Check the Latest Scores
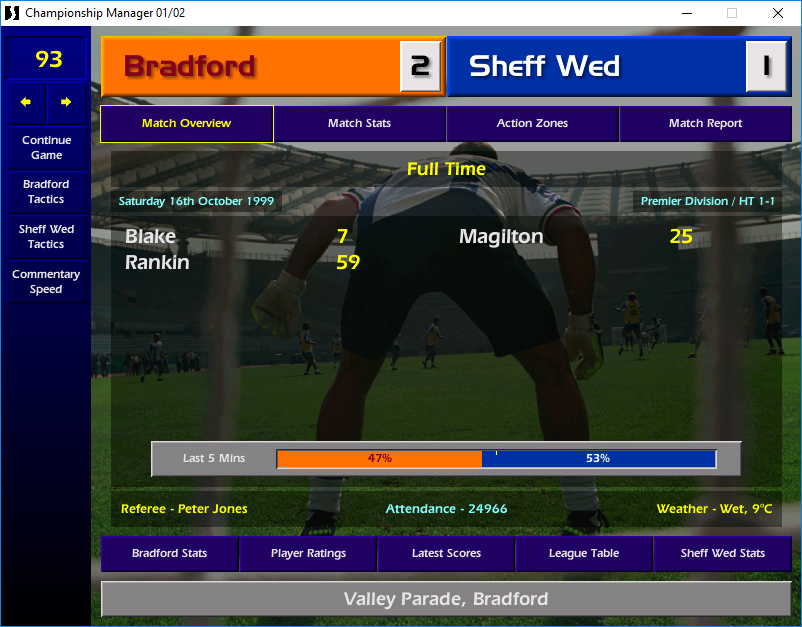This screenshot has width=802, height=627. 446,554
